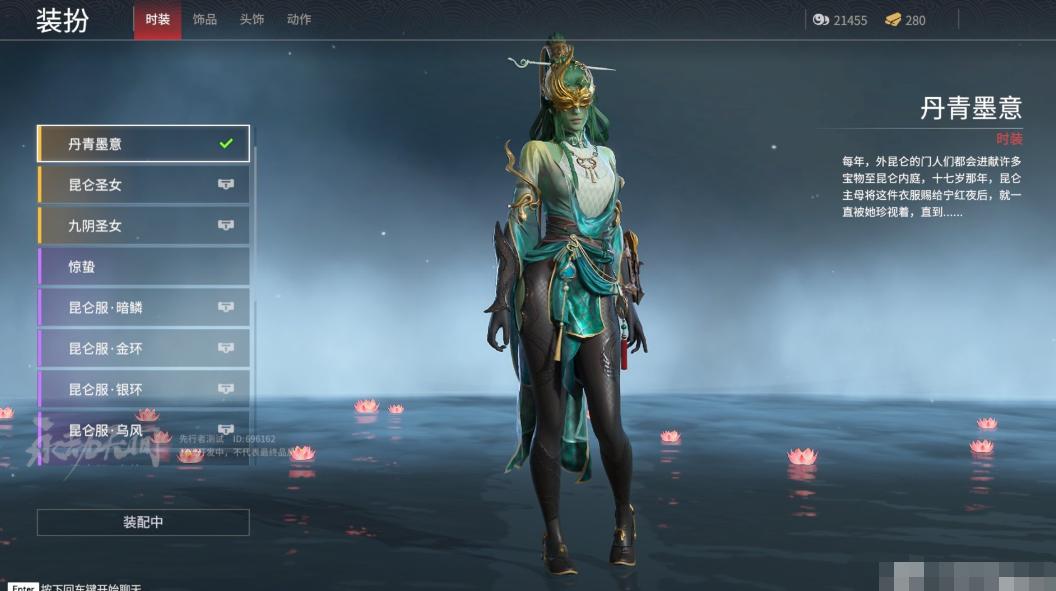Viewport: 1056px width, 591px height.
Task: Switch to the 头饰 tab
Action: (252, 20)
